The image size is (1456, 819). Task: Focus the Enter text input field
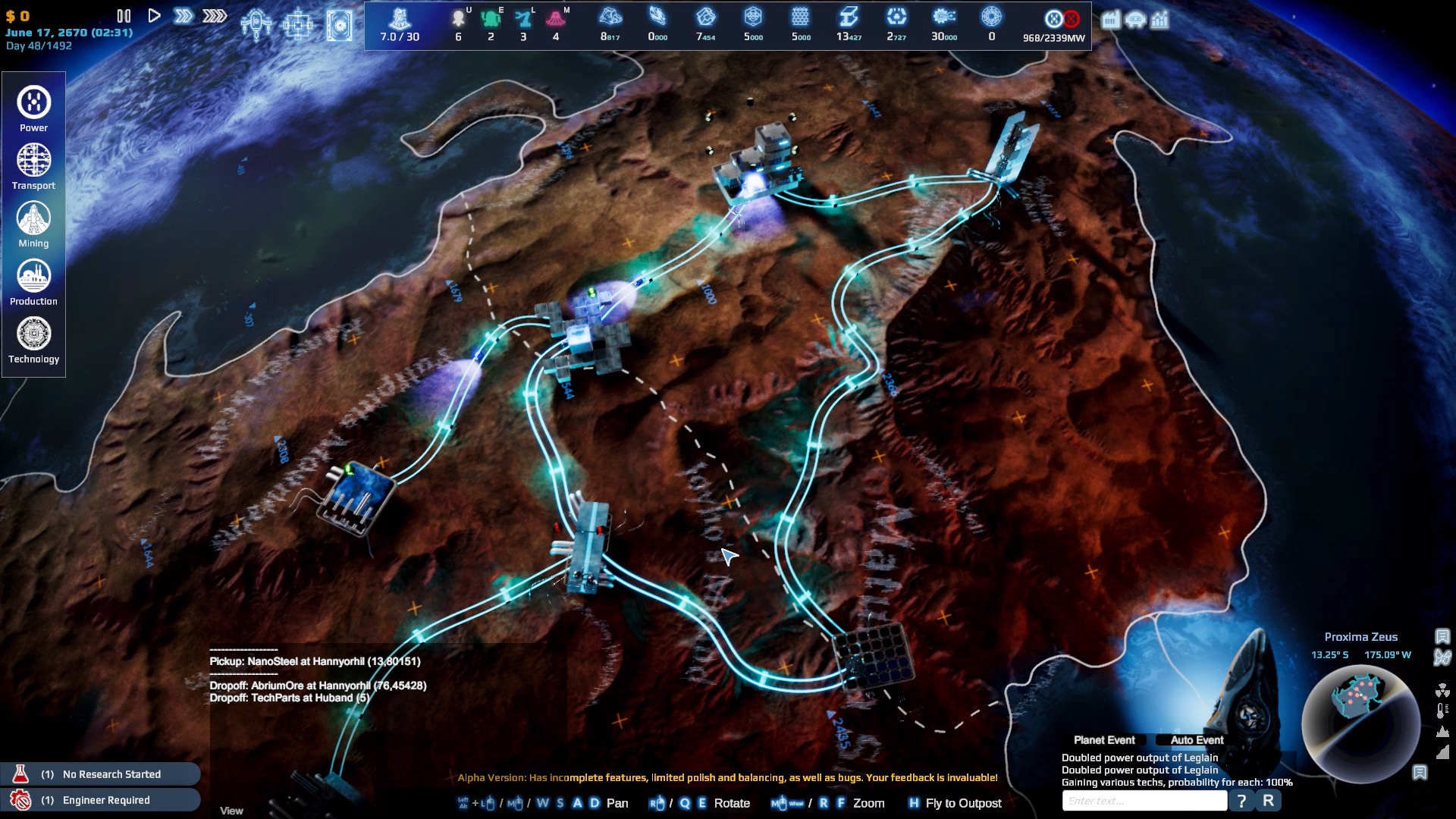point(1144,801)
